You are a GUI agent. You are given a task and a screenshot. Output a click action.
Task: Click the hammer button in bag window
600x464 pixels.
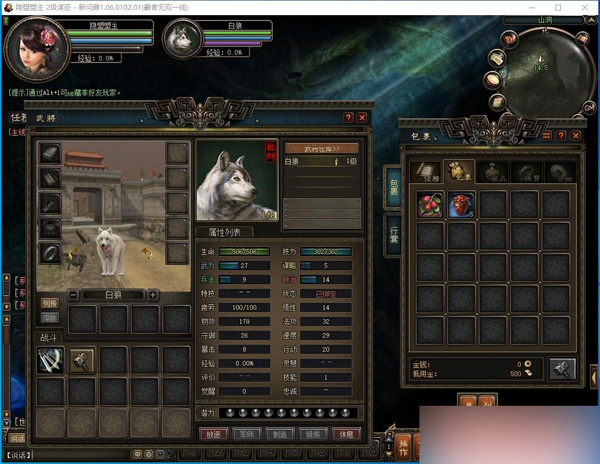coord(562,369)
